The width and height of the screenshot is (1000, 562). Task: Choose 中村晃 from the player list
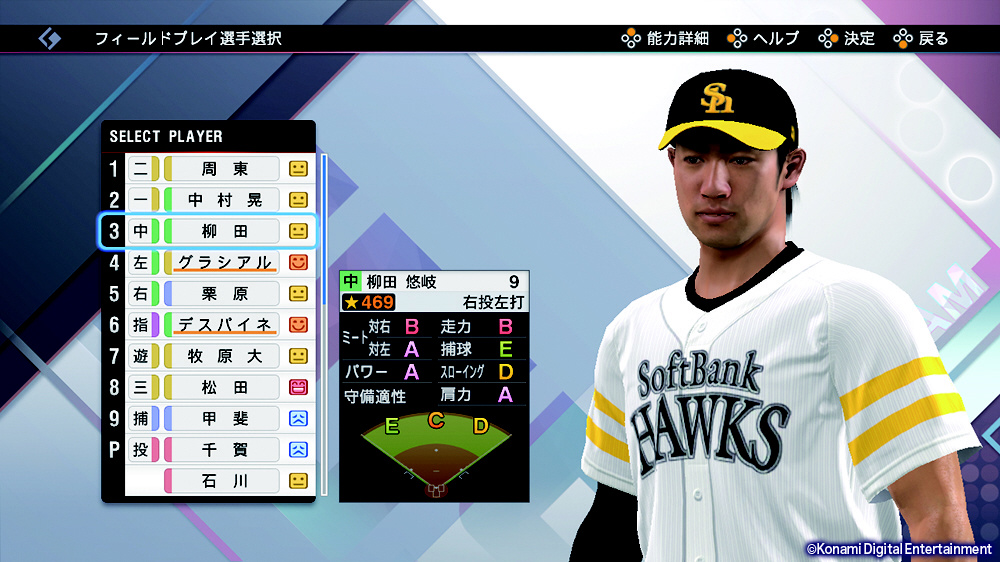point(224,200)
